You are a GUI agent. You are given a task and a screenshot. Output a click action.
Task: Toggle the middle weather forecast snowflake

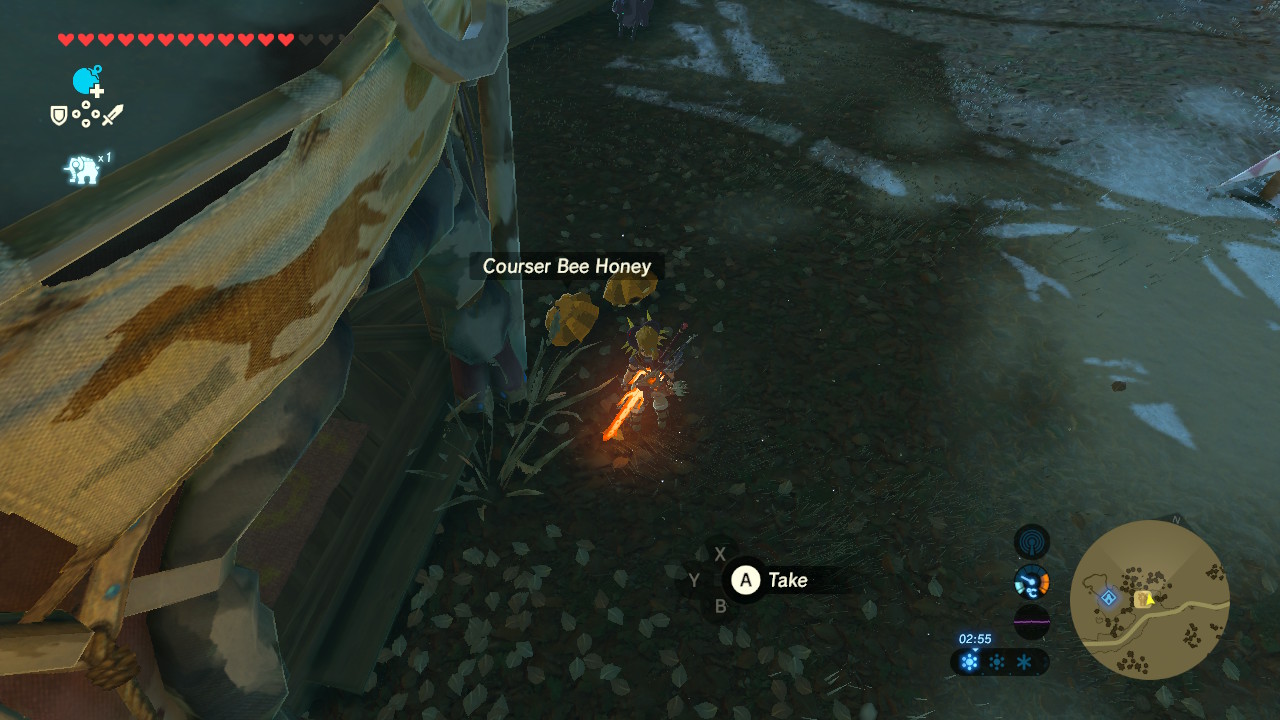[x=997, y=661]
